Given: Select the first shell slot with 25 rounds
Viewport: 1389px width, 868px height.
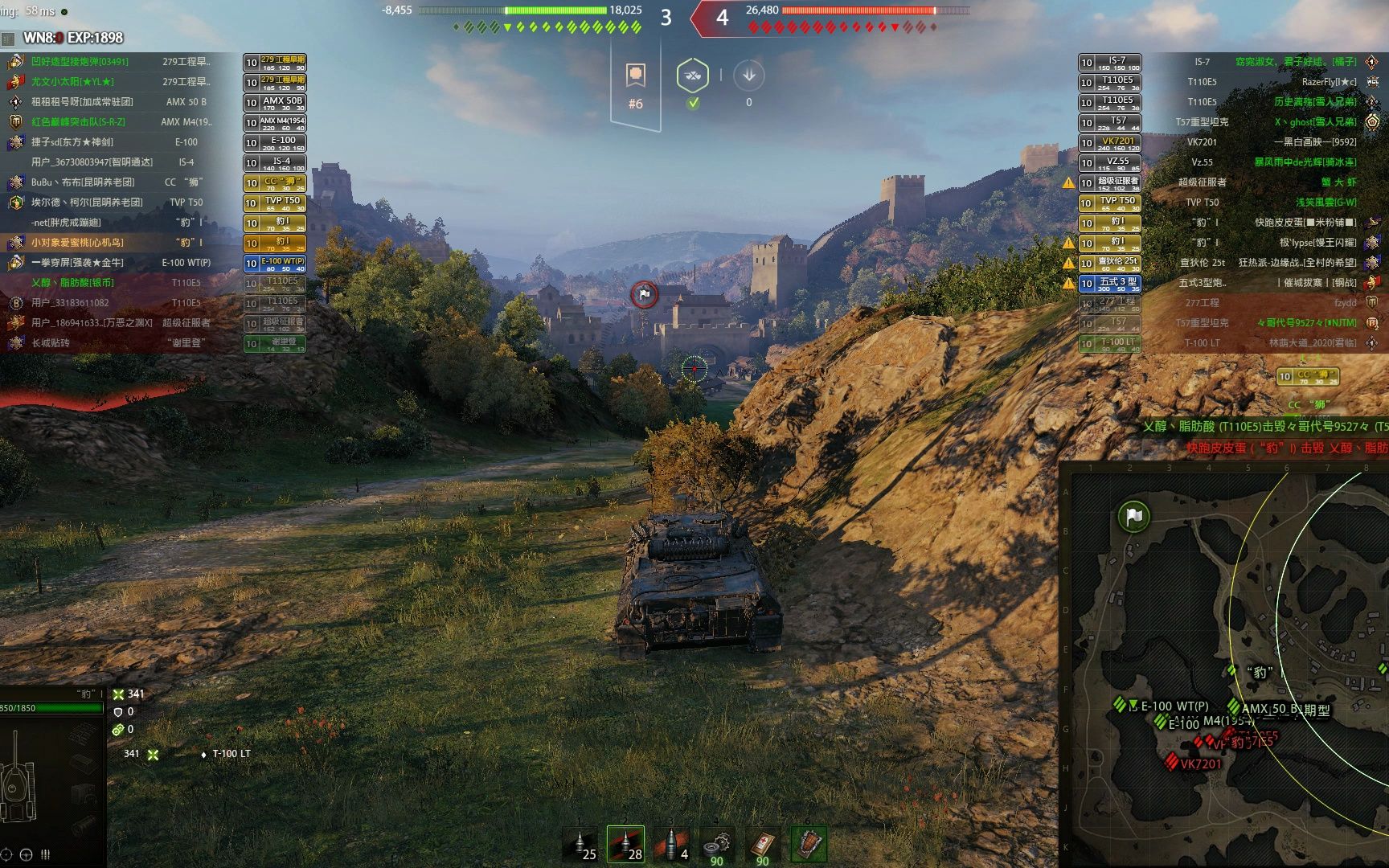Looking at the screenshot, I should click(580, 845).
